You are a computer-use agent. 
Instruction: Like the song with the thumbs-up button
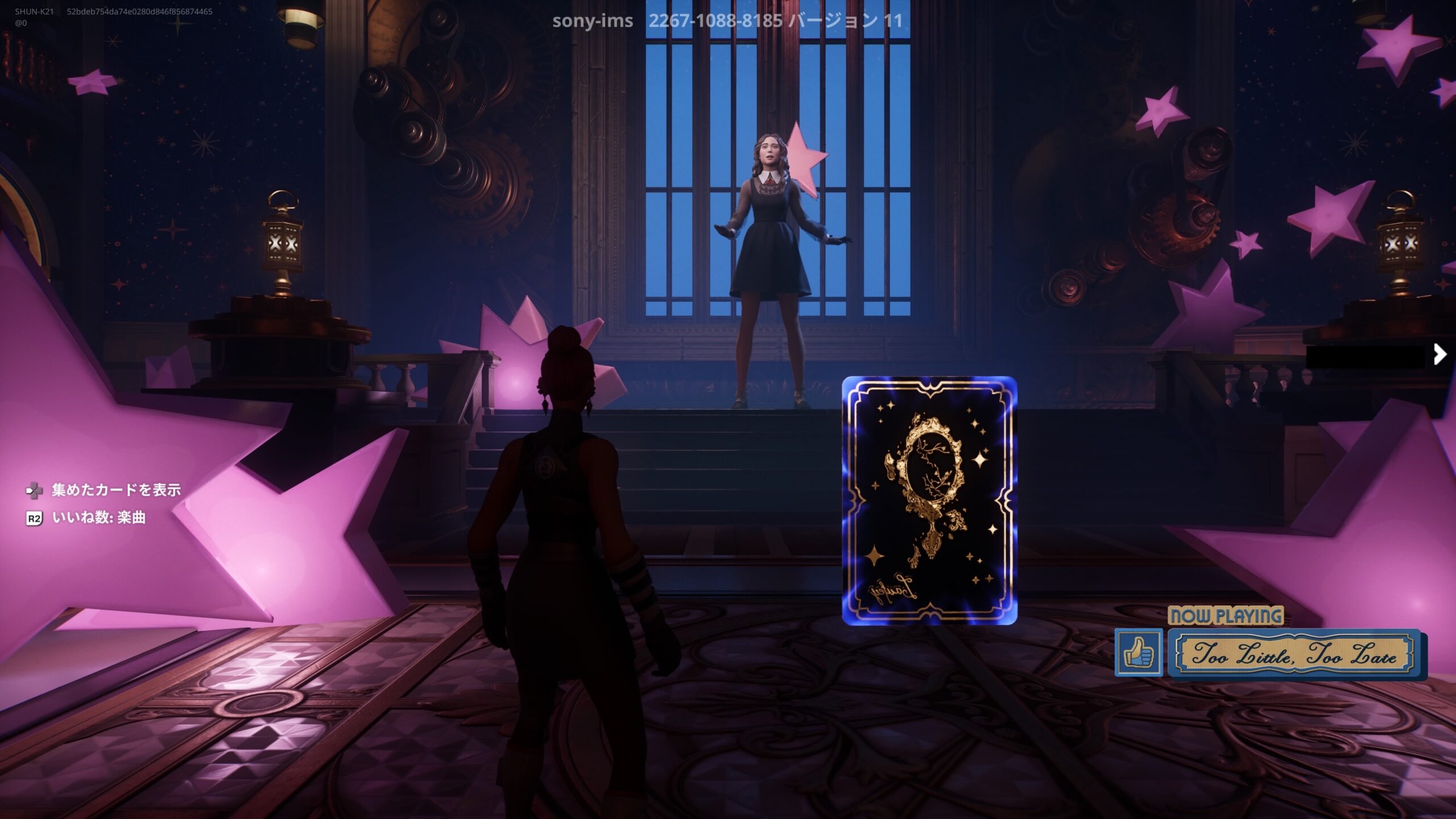[x=1138, y=652]
